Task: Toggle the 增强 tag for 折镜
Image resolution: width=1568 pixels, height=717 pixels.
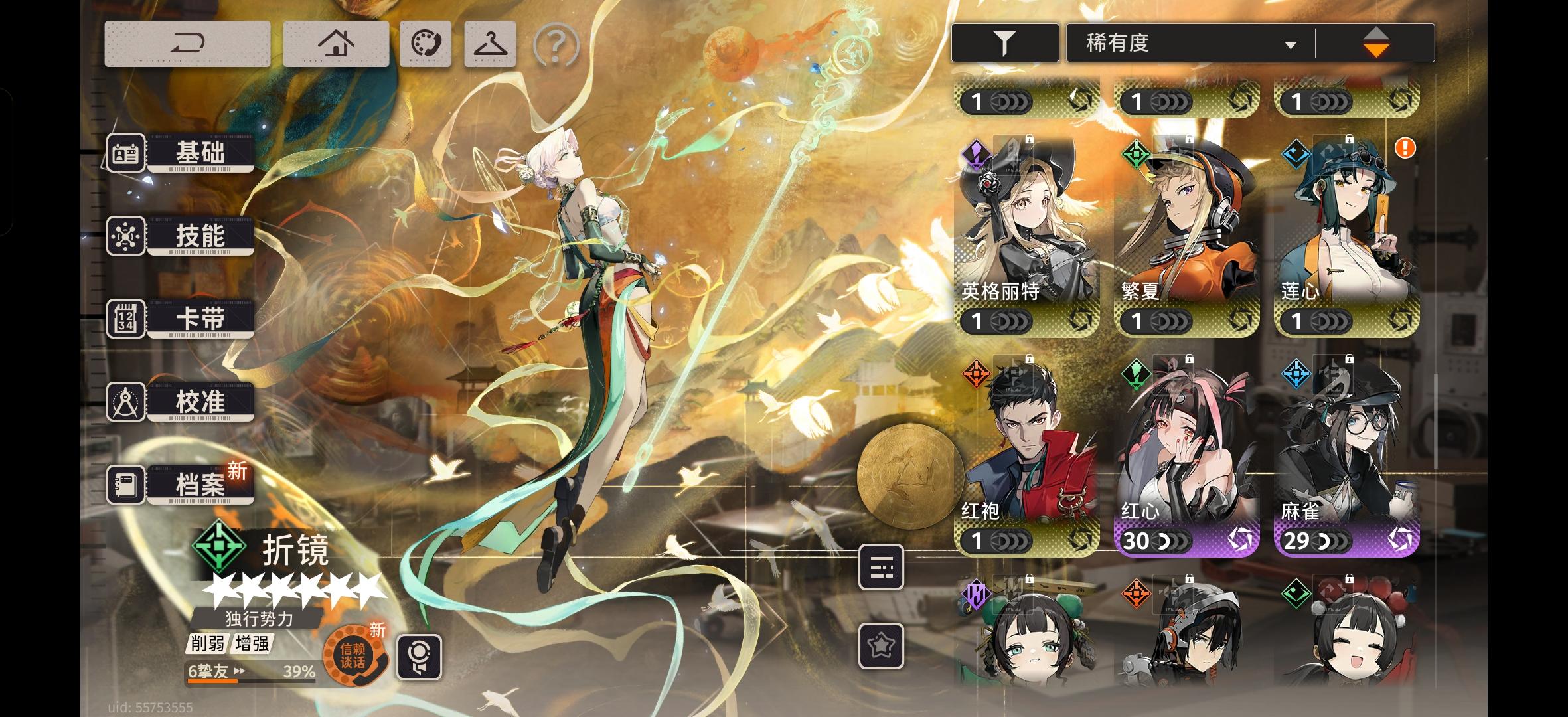Action: 252,645
